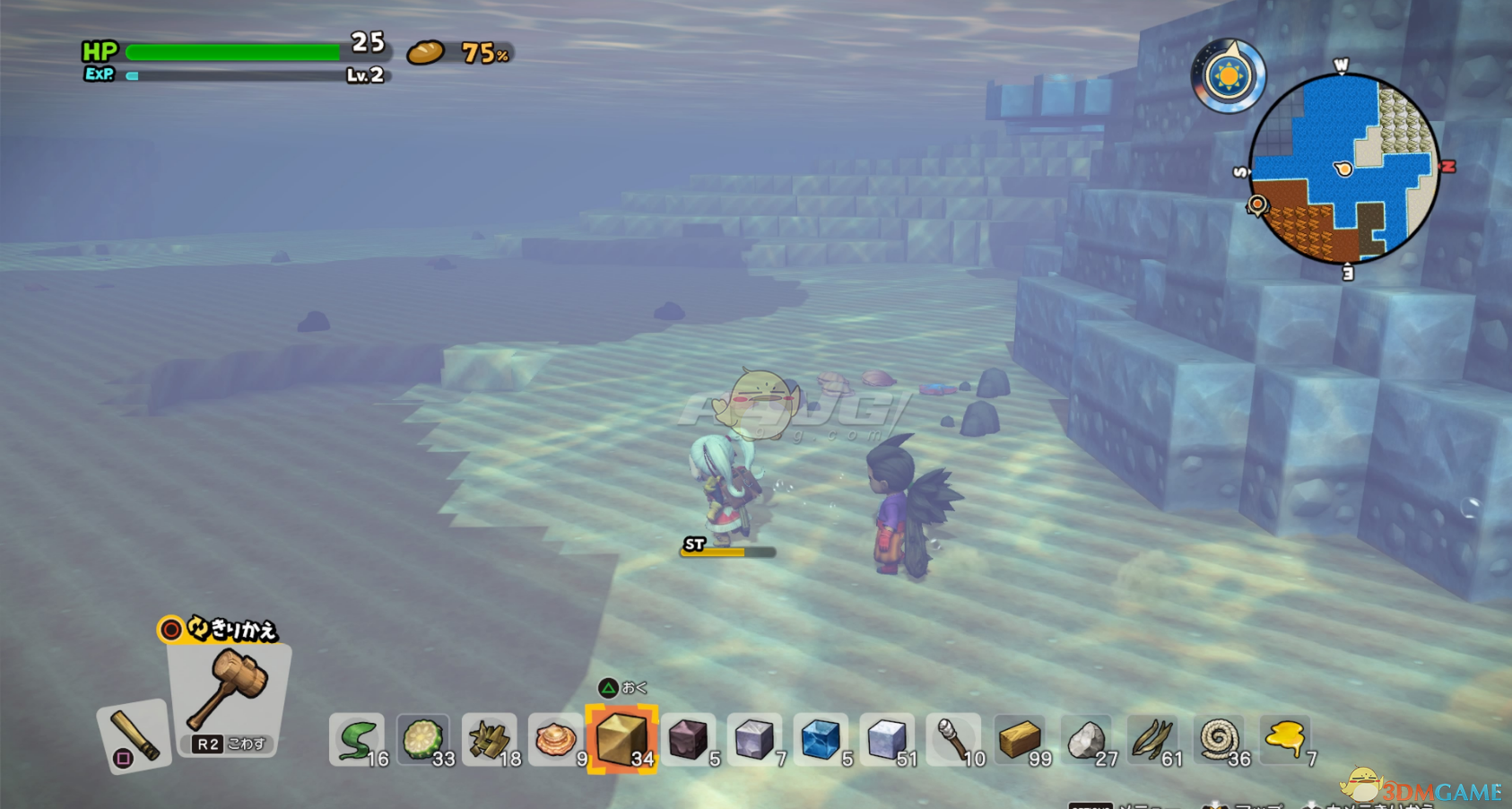
Task: Choose the wood plank slot with 99
Action: [1020, 740]
